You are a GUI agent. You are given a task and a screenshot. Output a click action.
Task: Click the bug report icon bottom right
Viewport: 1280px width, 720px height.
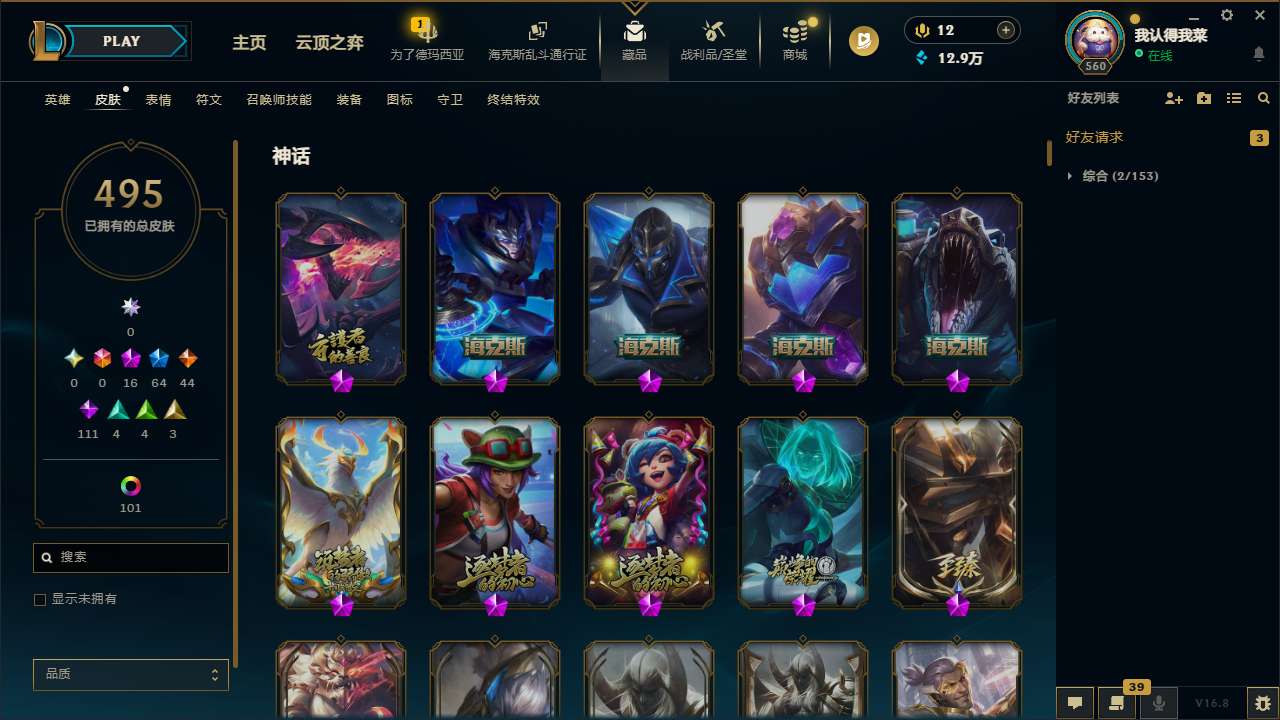tap(1259, 703)
